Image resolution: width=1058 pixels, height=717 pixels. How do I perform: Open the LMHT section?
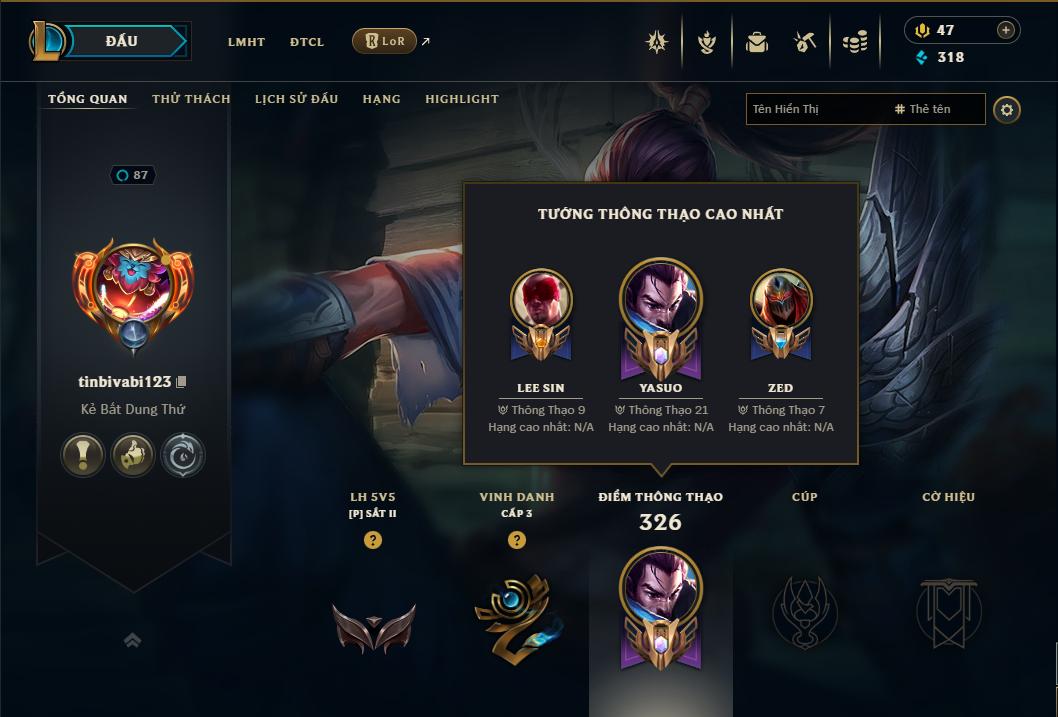(x=246, y=42)
